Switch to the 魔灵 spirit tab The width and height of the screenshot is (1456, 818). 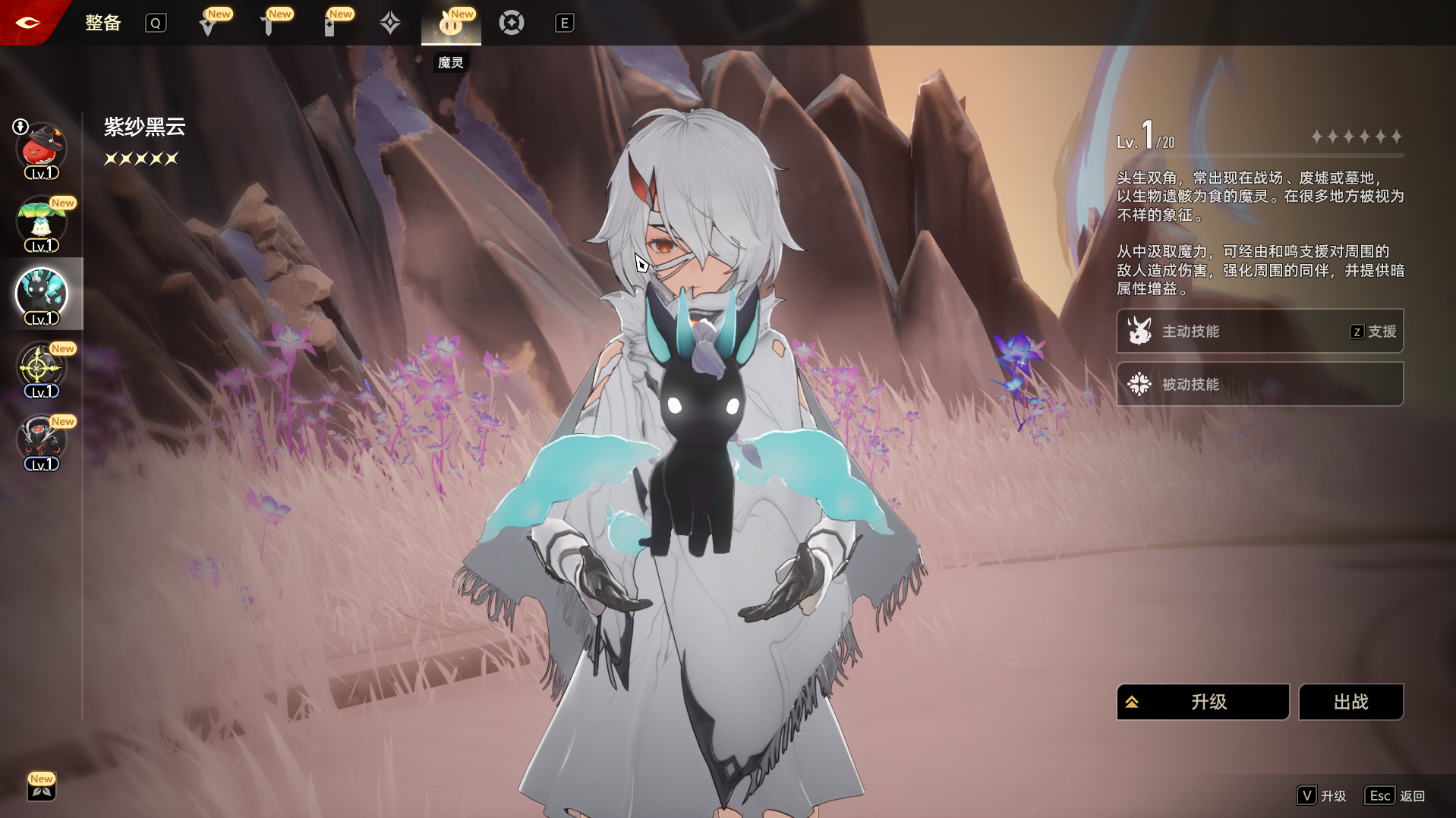click(x=451, y=24)
